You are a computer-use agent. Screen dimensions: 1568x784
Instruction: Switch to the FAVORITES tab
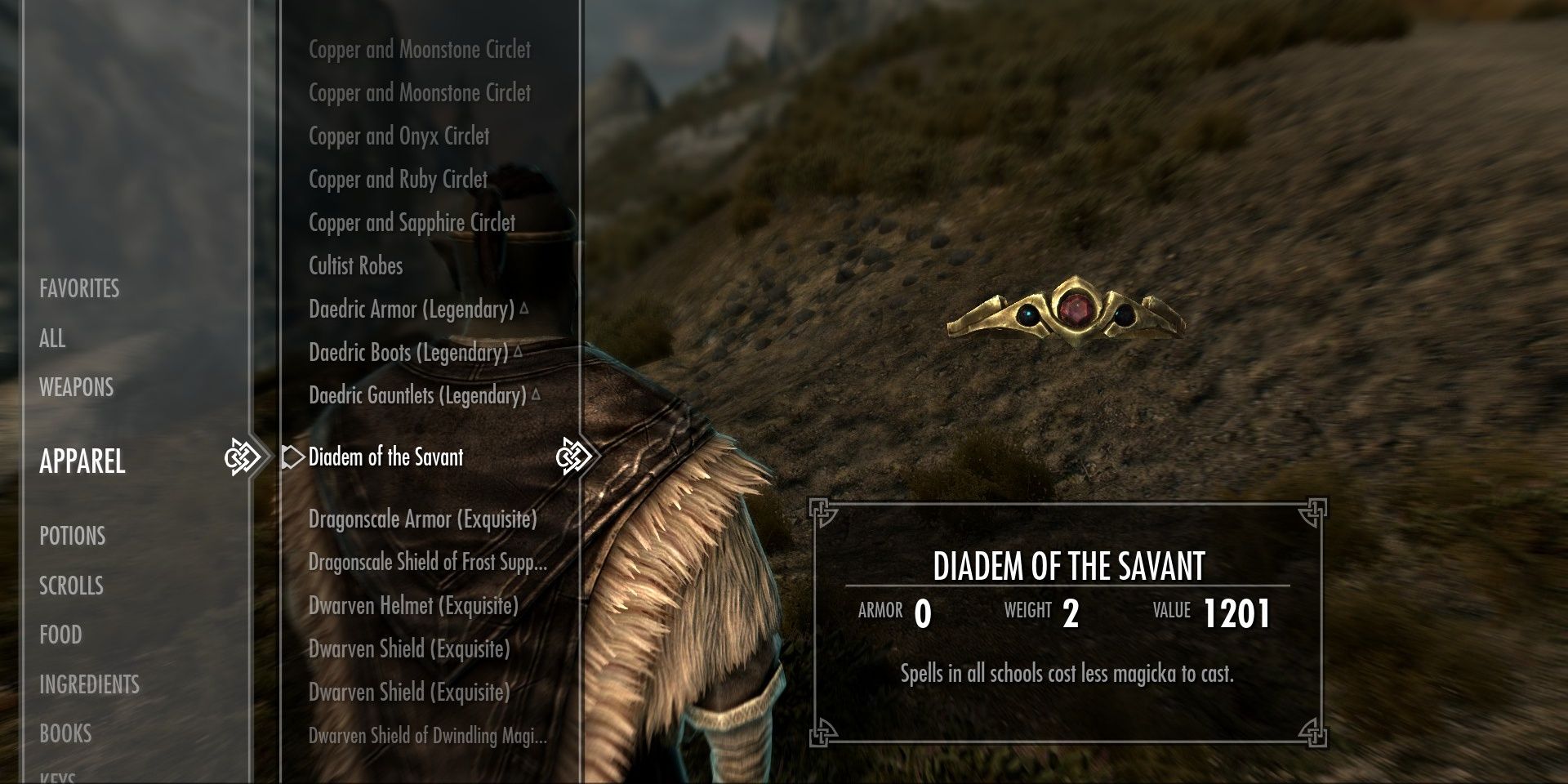click(x=78, y=288)
